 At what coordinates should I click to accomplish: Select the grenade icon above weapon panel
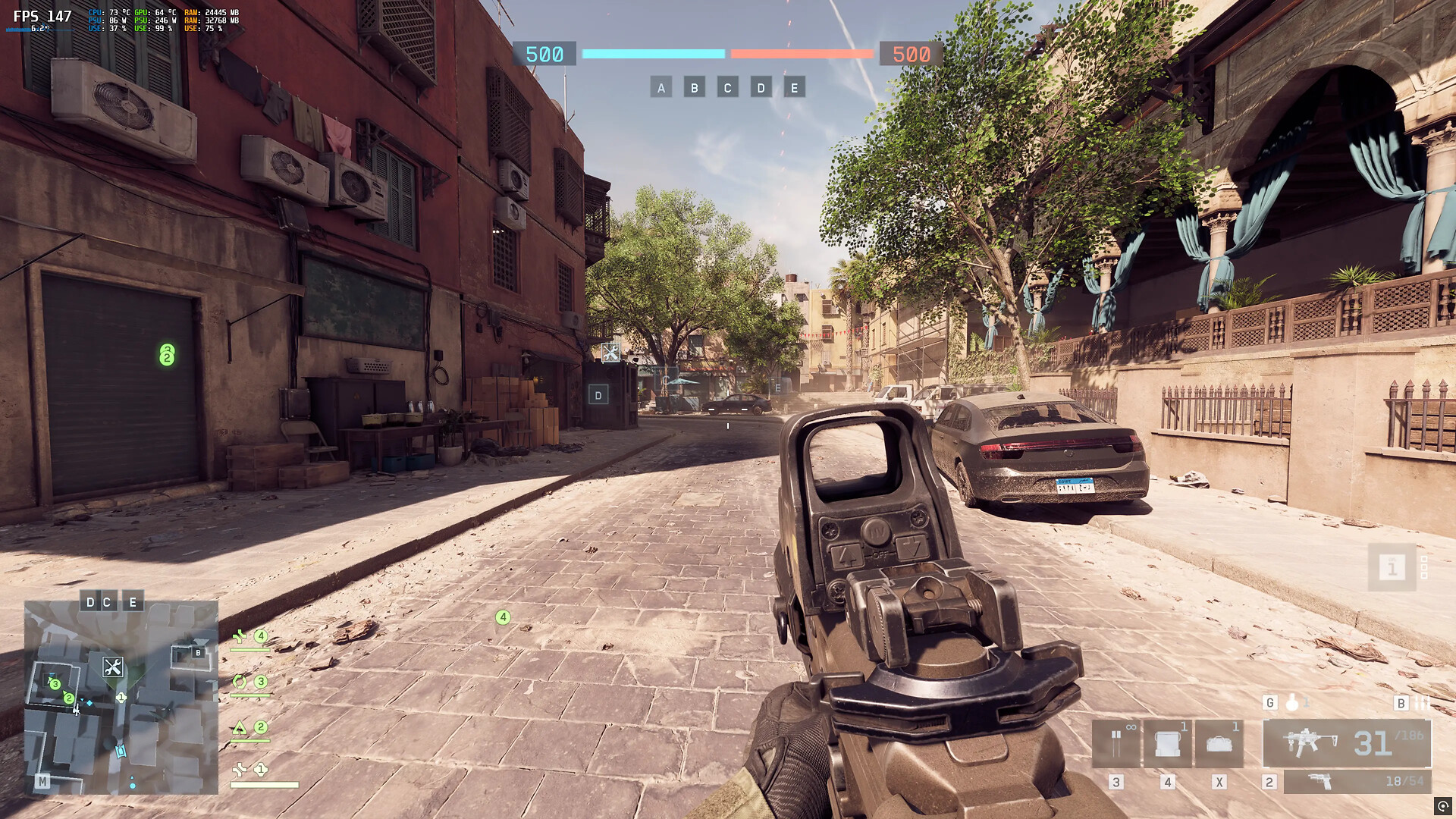pos(1292,703)
